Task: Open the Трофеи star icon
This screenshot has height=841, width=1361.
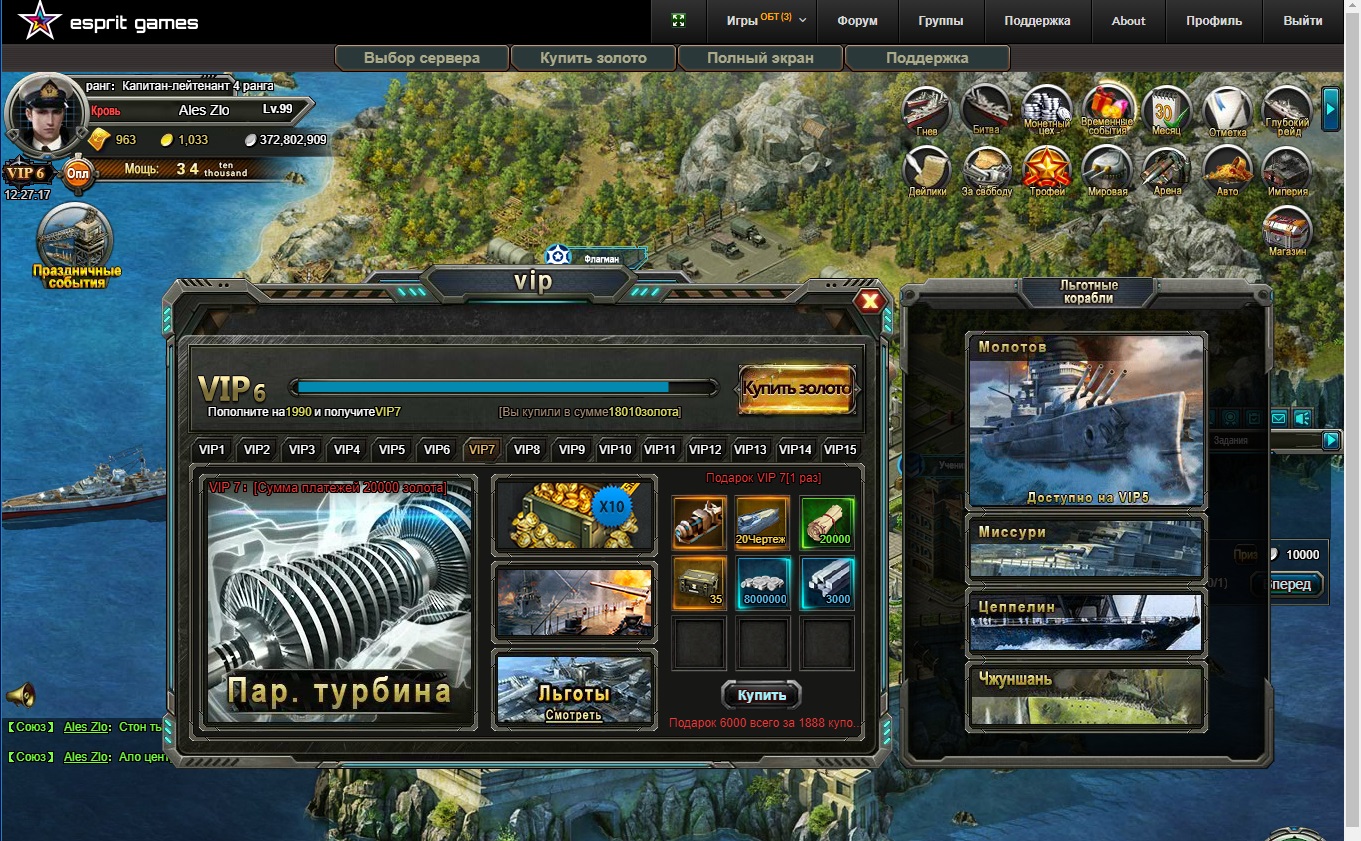Action: click(1047, 170)
